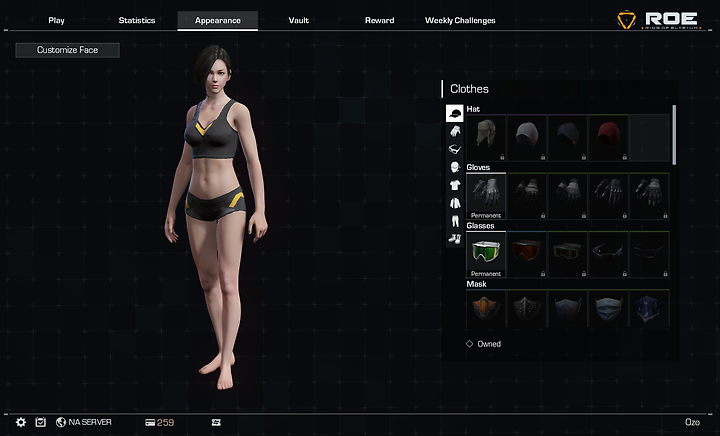This screenshot has width=720, height=436.
Task: Switch to the Statistics tab
Action: tap(137, 20)
